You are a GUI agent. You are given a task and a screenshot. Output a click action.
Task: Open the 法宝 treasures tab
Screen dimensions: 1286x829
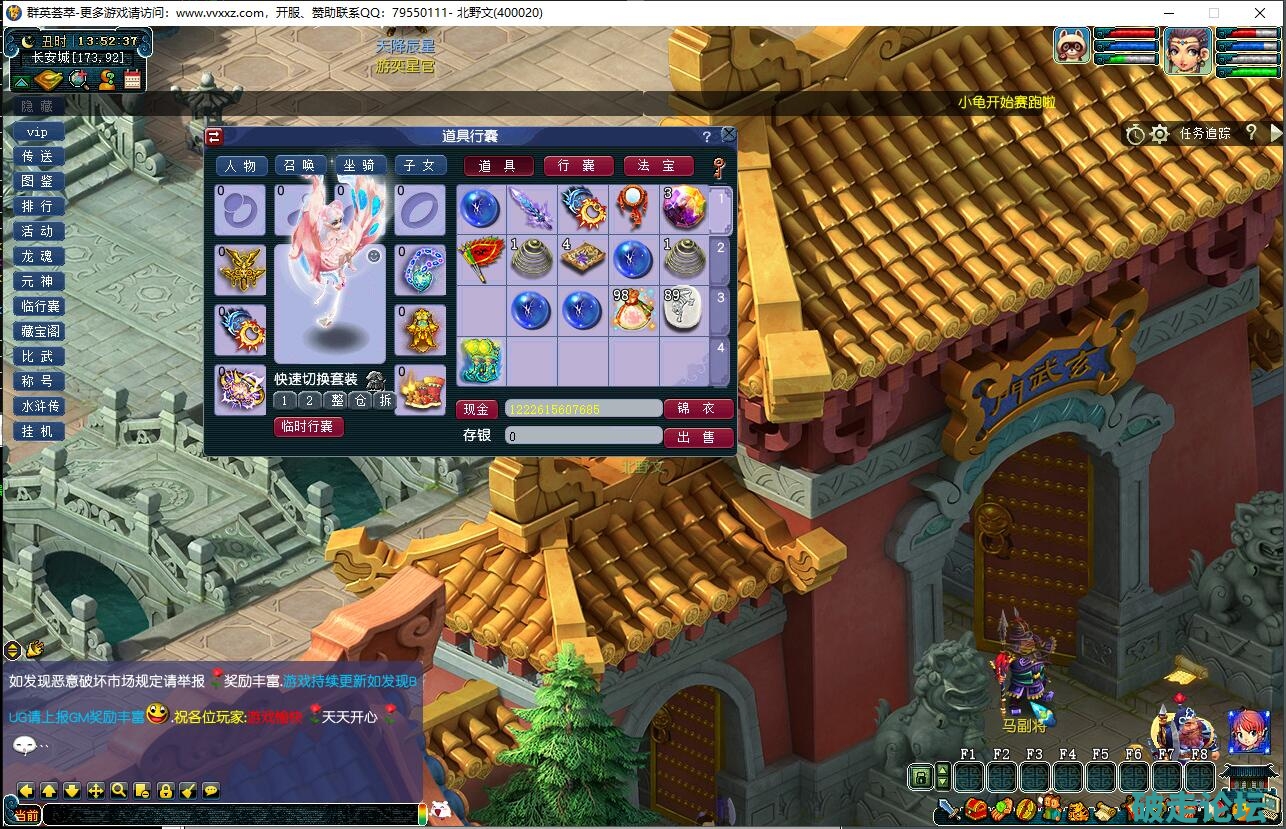coord(658,166)
